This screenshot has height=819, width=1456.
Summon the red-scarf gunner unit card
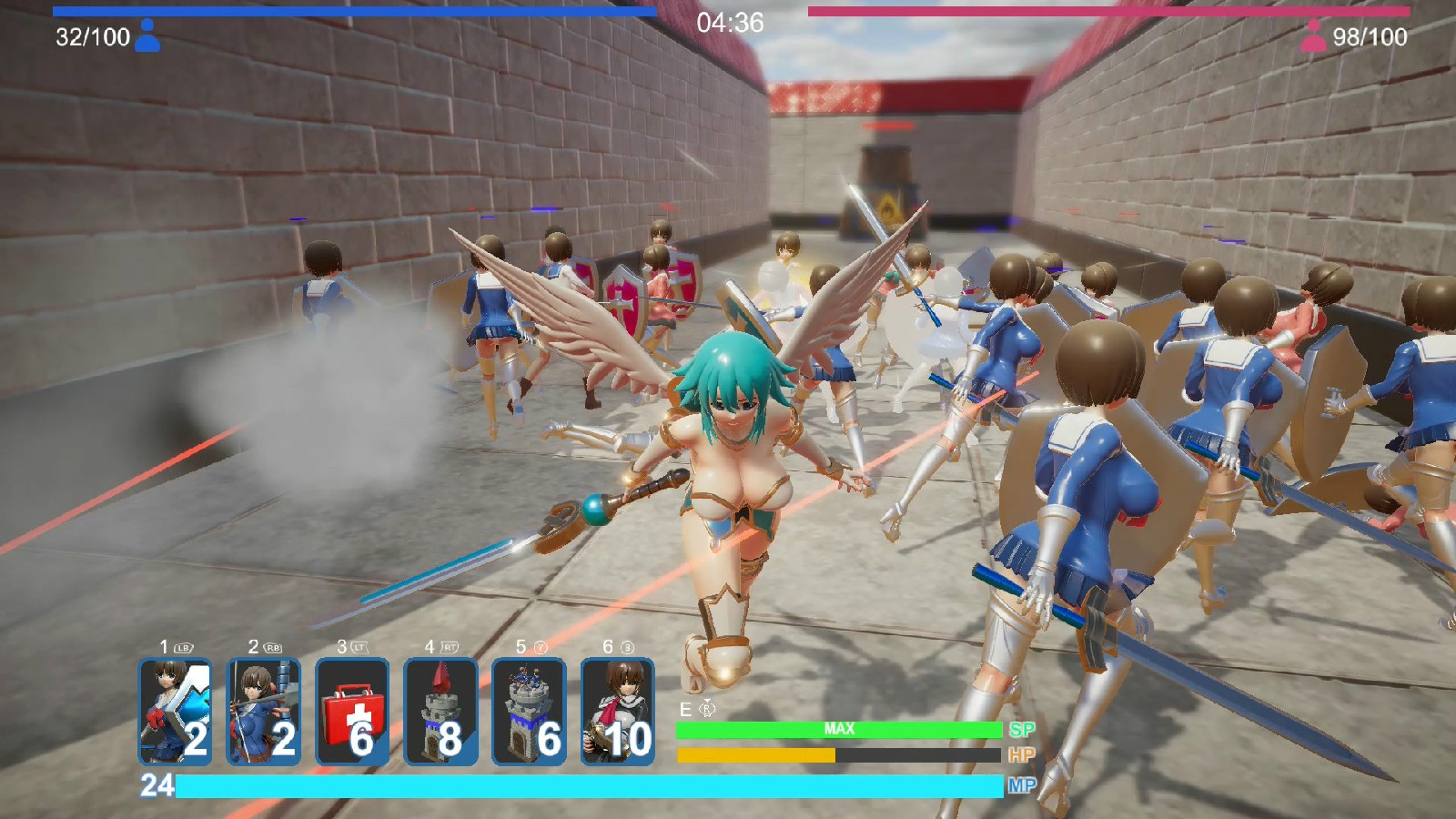617,712
